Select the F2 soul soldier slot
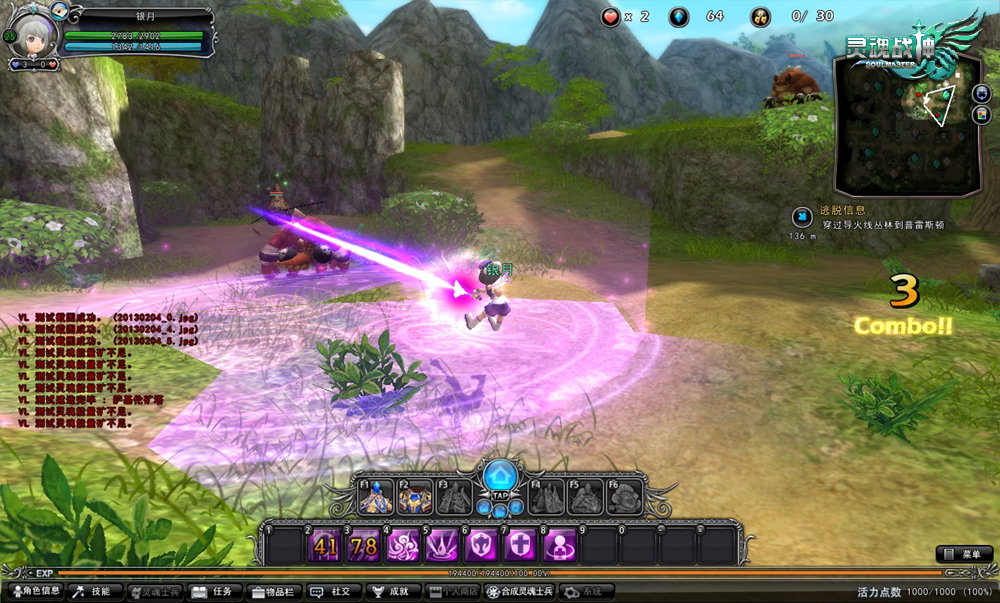Viewport: 1000px width, 603px height. 413,497
